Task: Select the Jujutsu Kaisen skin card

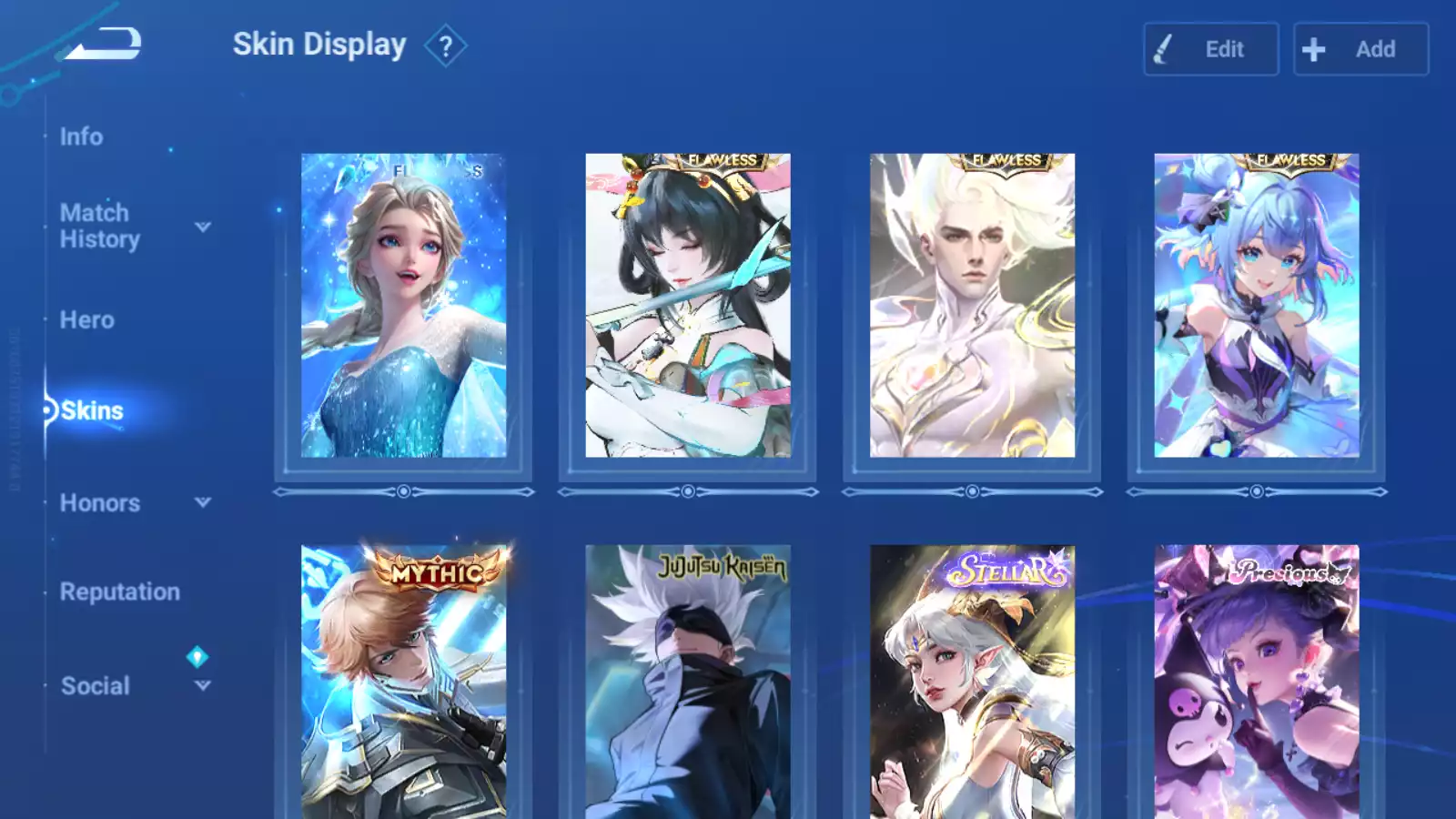Action: point(688,682)
